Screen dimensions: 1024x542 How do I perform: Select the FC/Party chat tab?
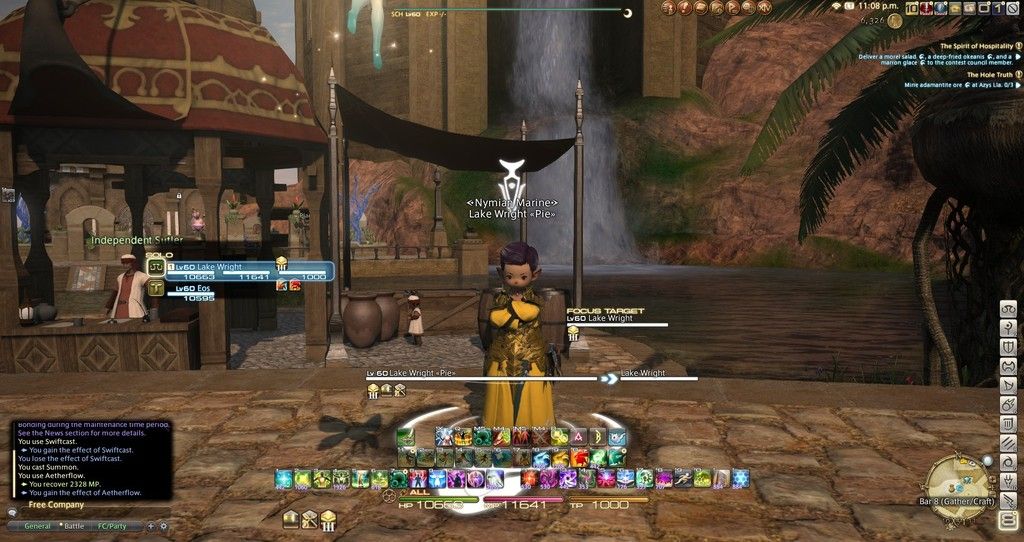[x=116, y=525]
